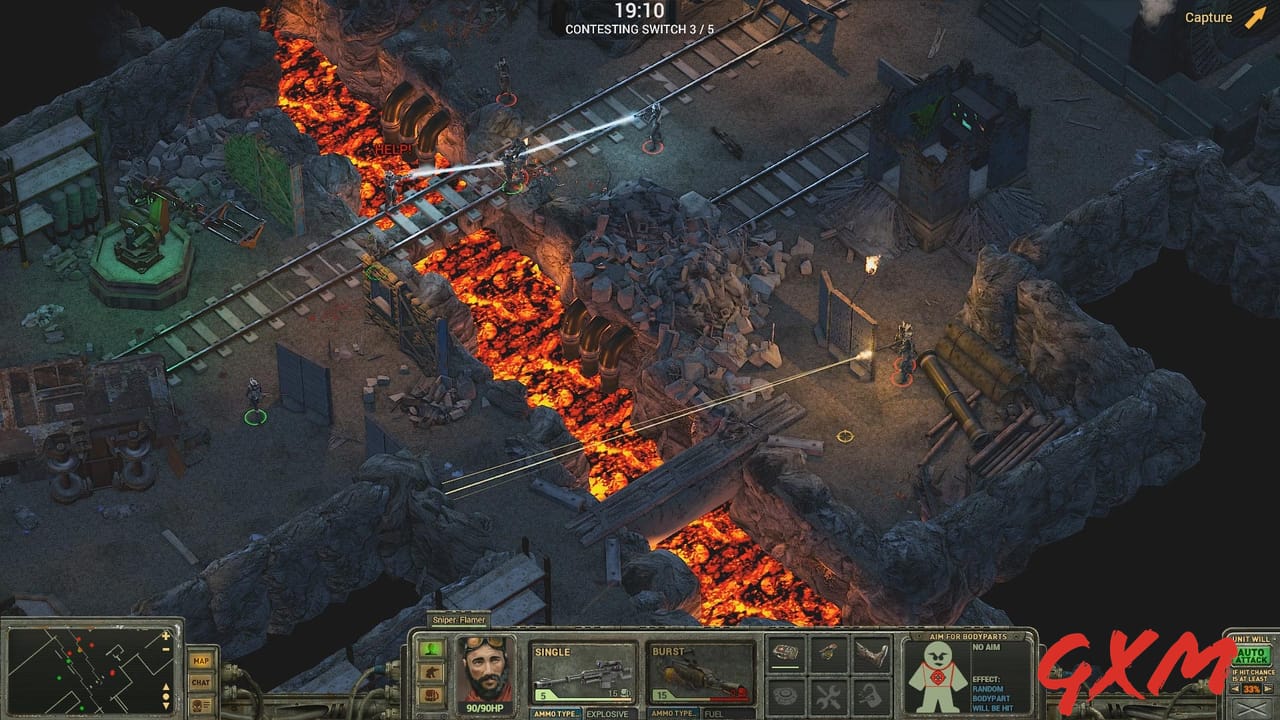The image size is (1280, 720).
Task: Click the Capture button in top right
Action: pos(1207,17)
